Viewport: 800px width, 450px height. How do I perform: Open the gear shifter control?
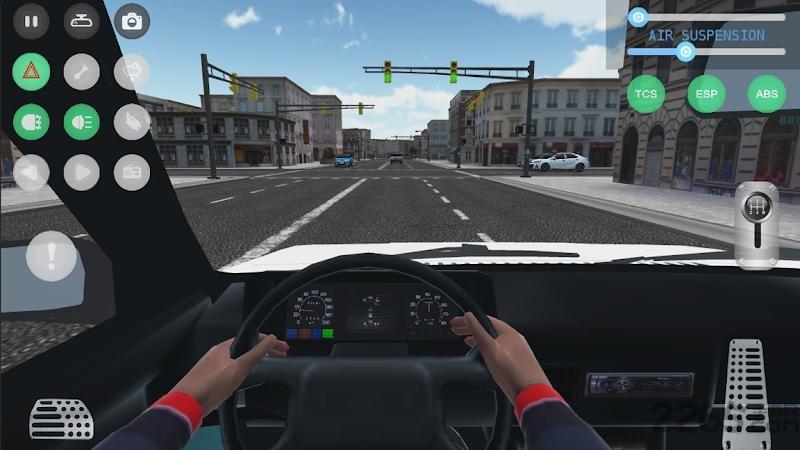[757, 224]
